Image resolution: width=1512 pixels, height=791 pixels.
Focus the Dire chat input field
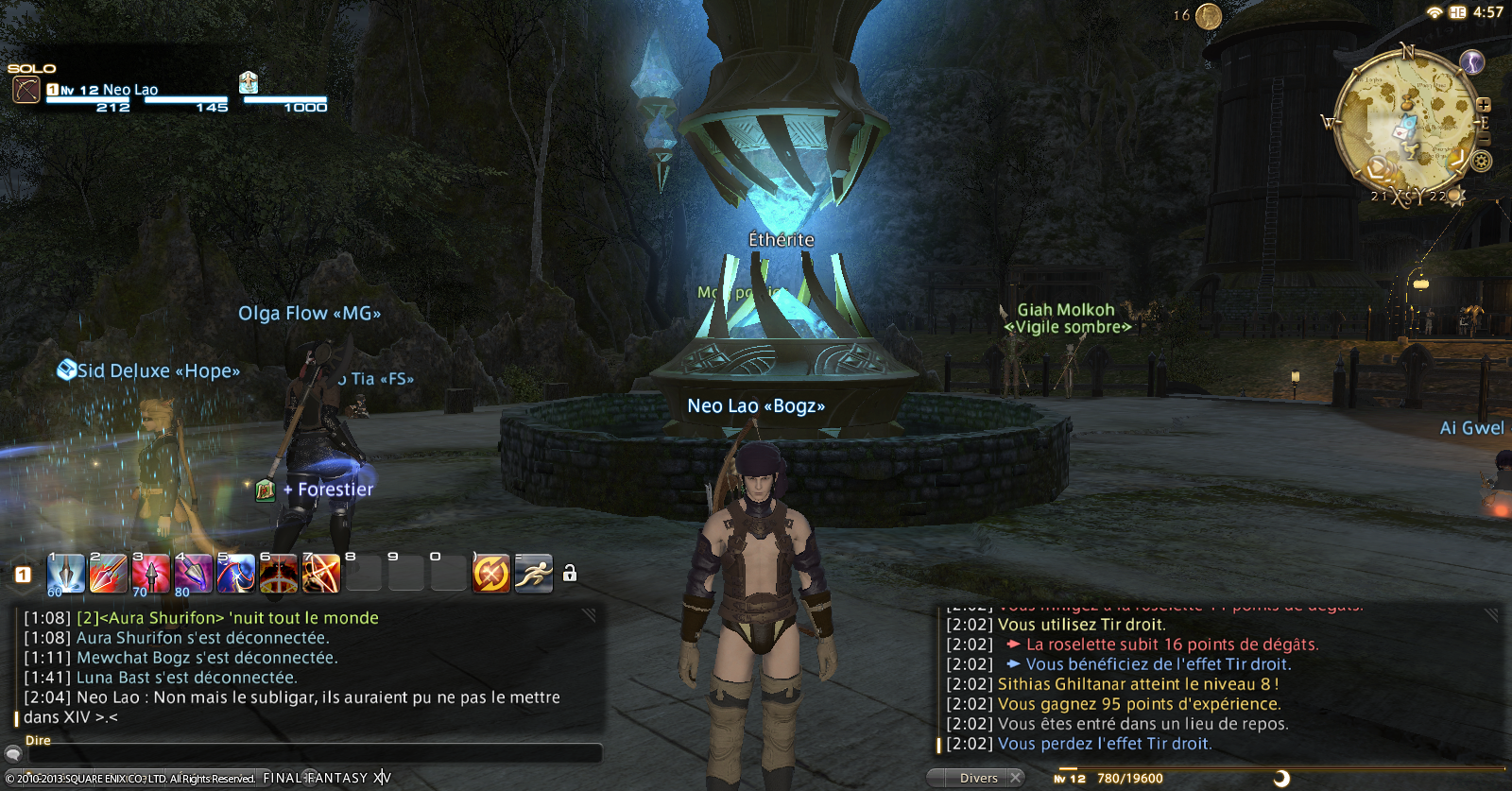point(314,753)
